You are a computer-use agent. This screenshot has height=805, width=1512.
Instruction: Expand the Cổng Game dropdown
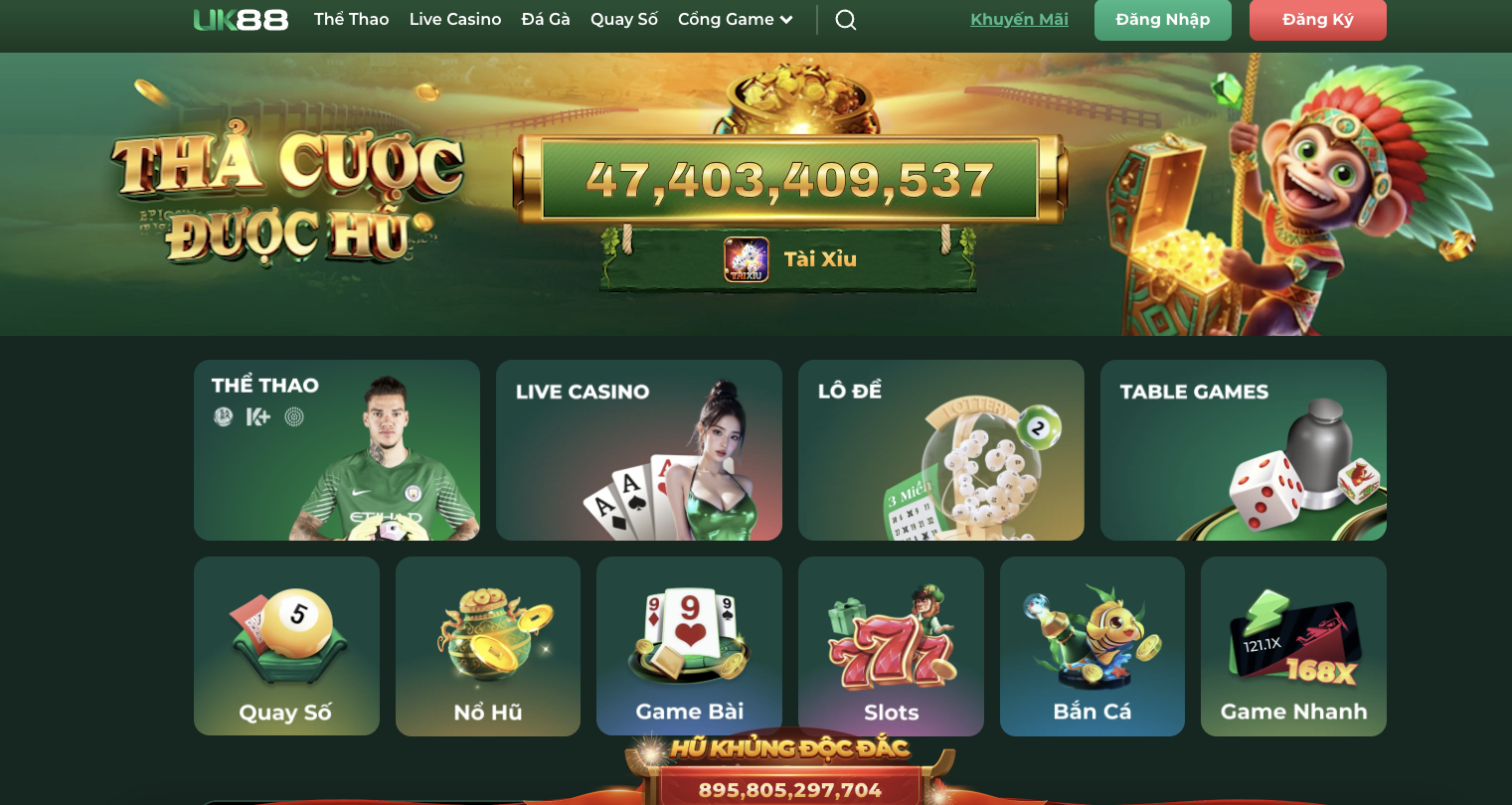[x=736, y=20]
